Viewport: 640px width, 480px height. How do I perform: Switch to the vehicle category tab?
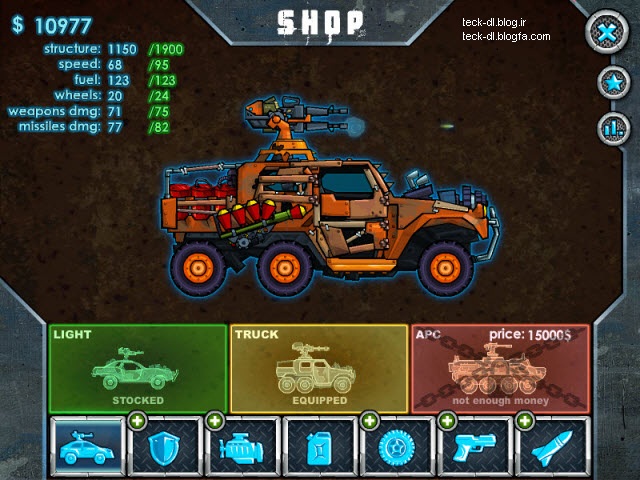[x=87, y=446]
